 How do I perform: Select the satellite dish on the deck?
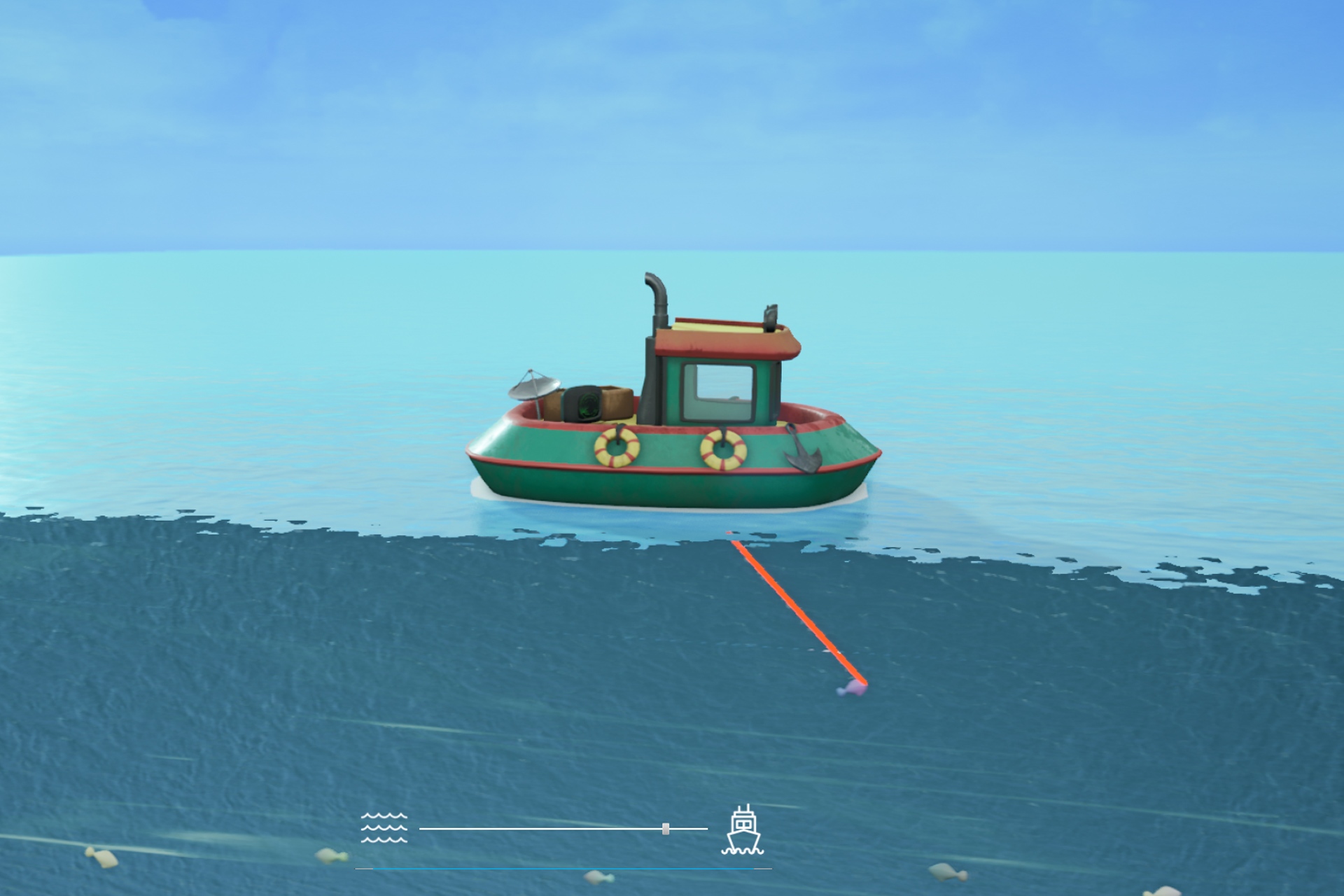tap(533, 387)
